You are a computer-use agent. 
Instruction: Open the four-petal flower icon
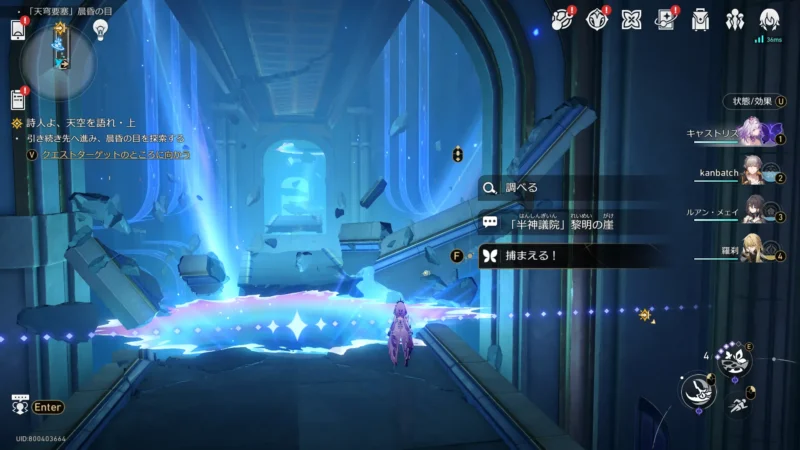coord(631,19)
